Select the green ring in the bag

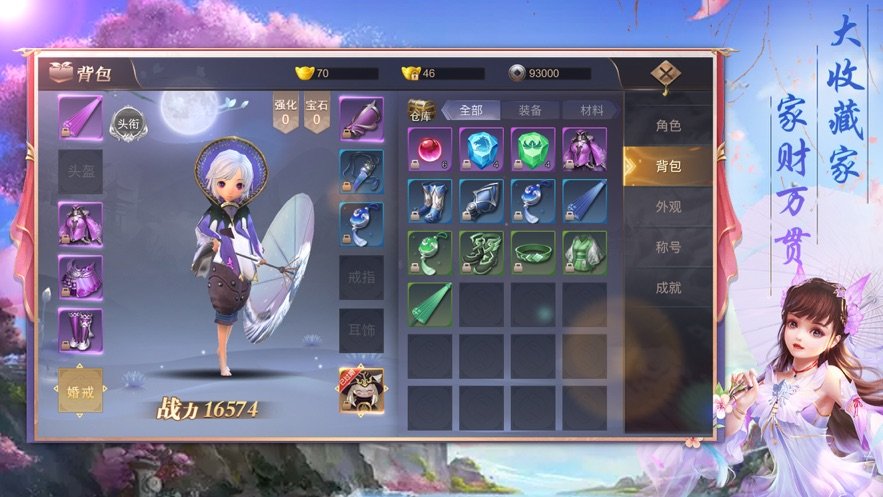tap(533, 252)
